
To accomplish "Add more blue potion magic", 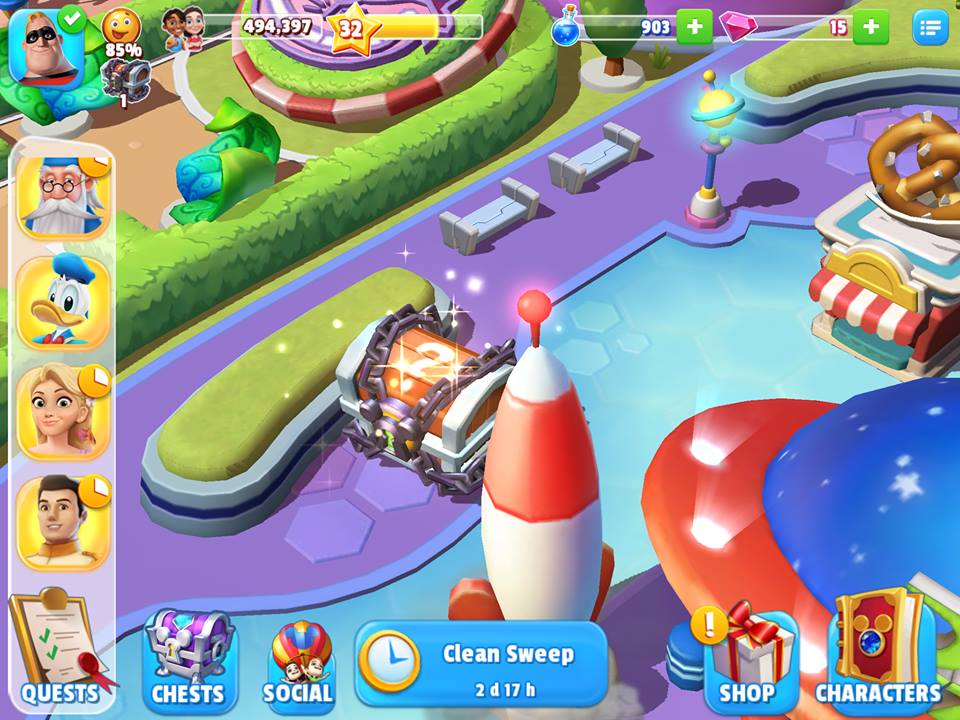I will (x=694, y=27).
